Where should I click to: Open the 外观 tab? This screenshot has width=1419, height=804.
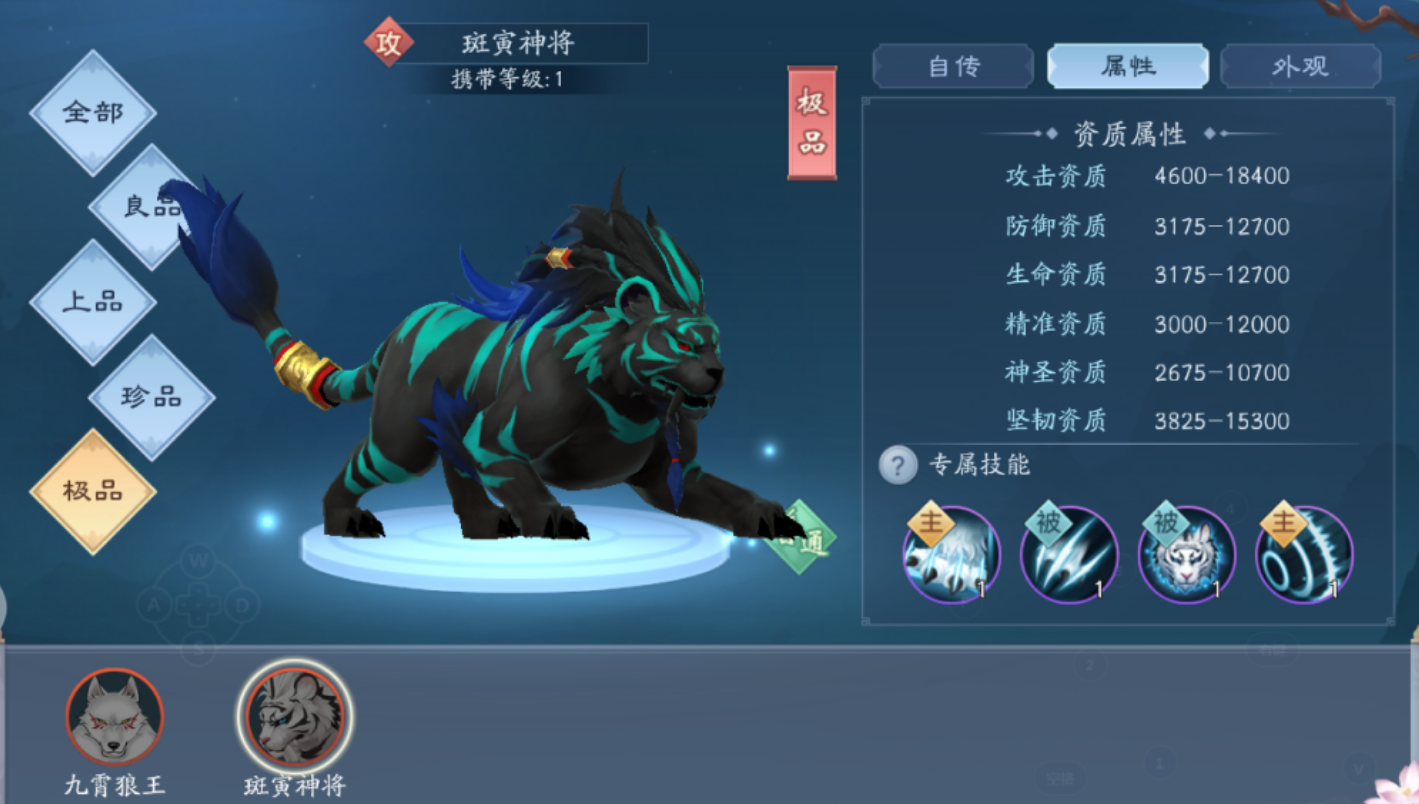(x=1301, y=64)
